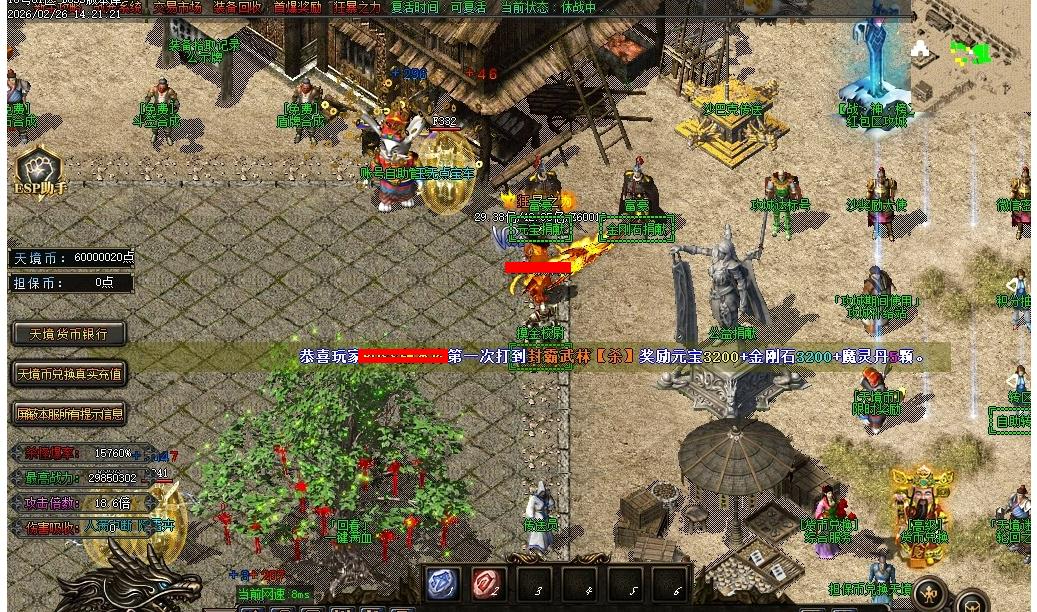The height and width of the screenshot is (612, 1037).
Task: Open the round bag icon button at bottom right
Action: 972,603
